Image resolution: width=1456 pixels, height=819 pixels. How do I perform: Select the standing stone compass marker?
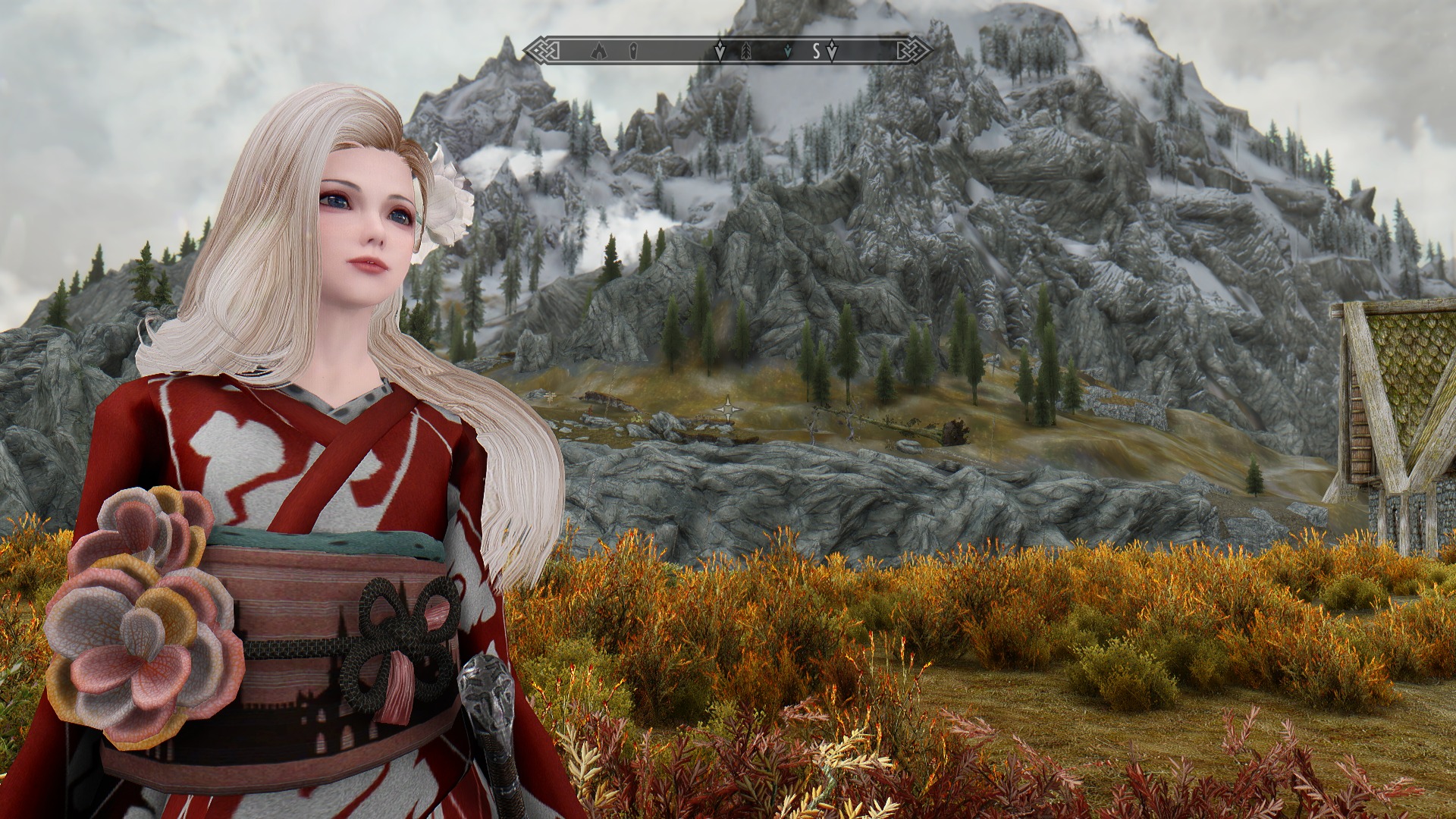tap(632, 52)
